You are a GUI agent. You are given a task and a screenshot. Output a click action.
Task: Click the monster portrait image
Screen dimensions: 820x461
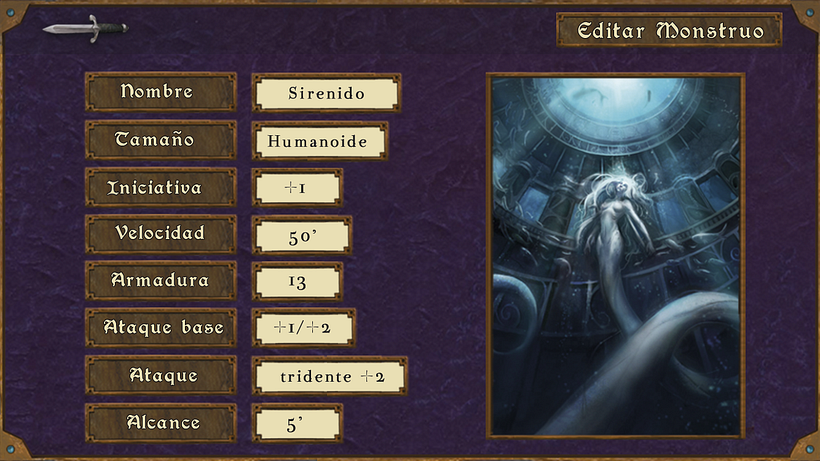(x=615, y=255)
